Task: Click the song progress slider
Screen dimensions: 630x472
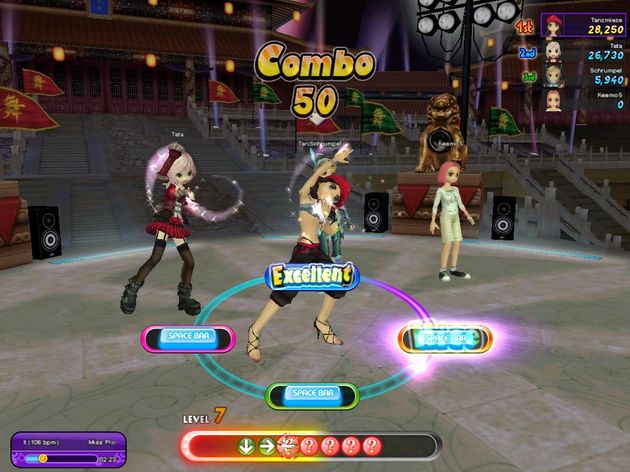Action: (x=62, y=458)
